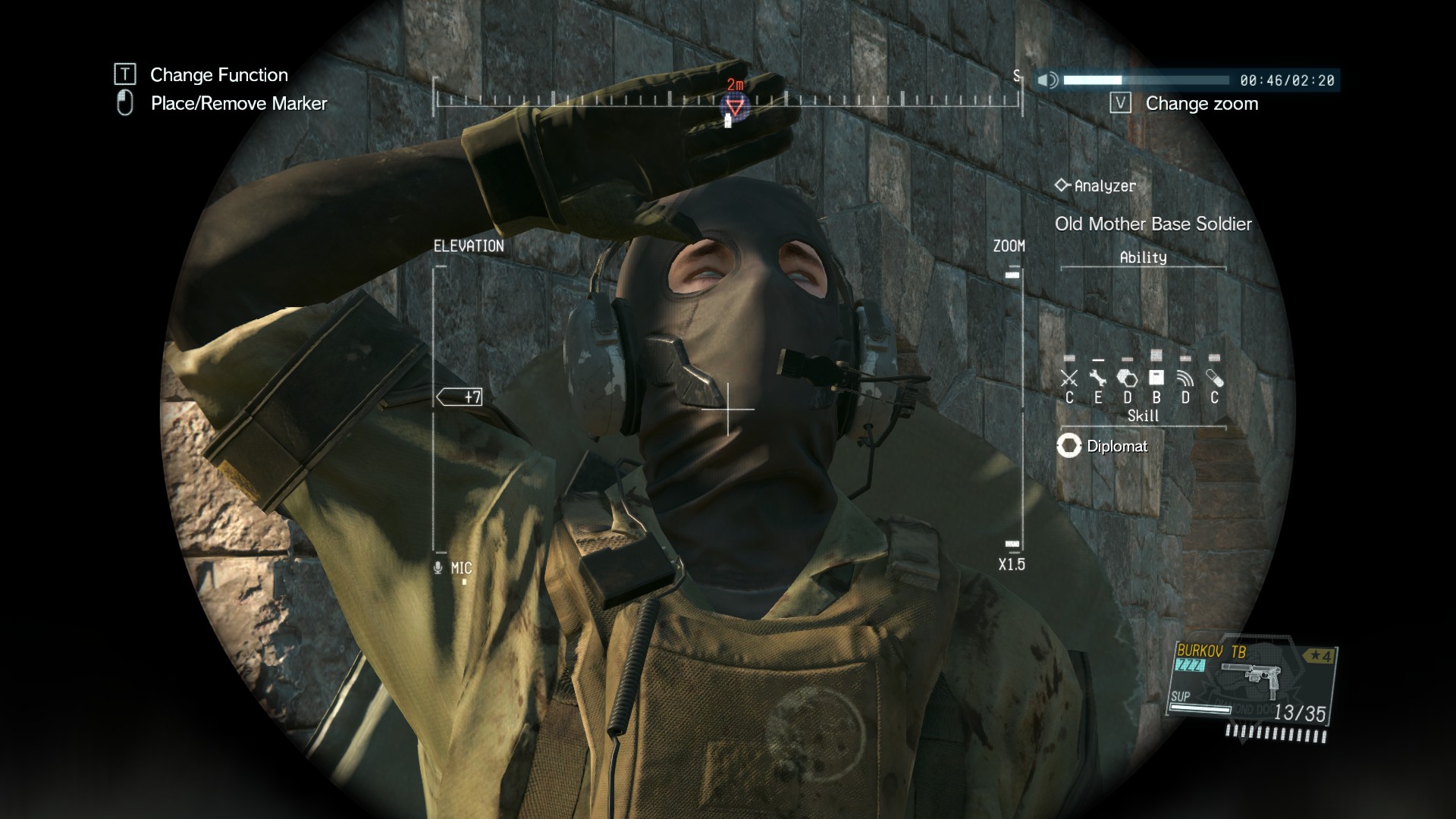Click the MIC directional microphone indicator
The width and height of the screenshot is (1456, 819).
(453, 568)
